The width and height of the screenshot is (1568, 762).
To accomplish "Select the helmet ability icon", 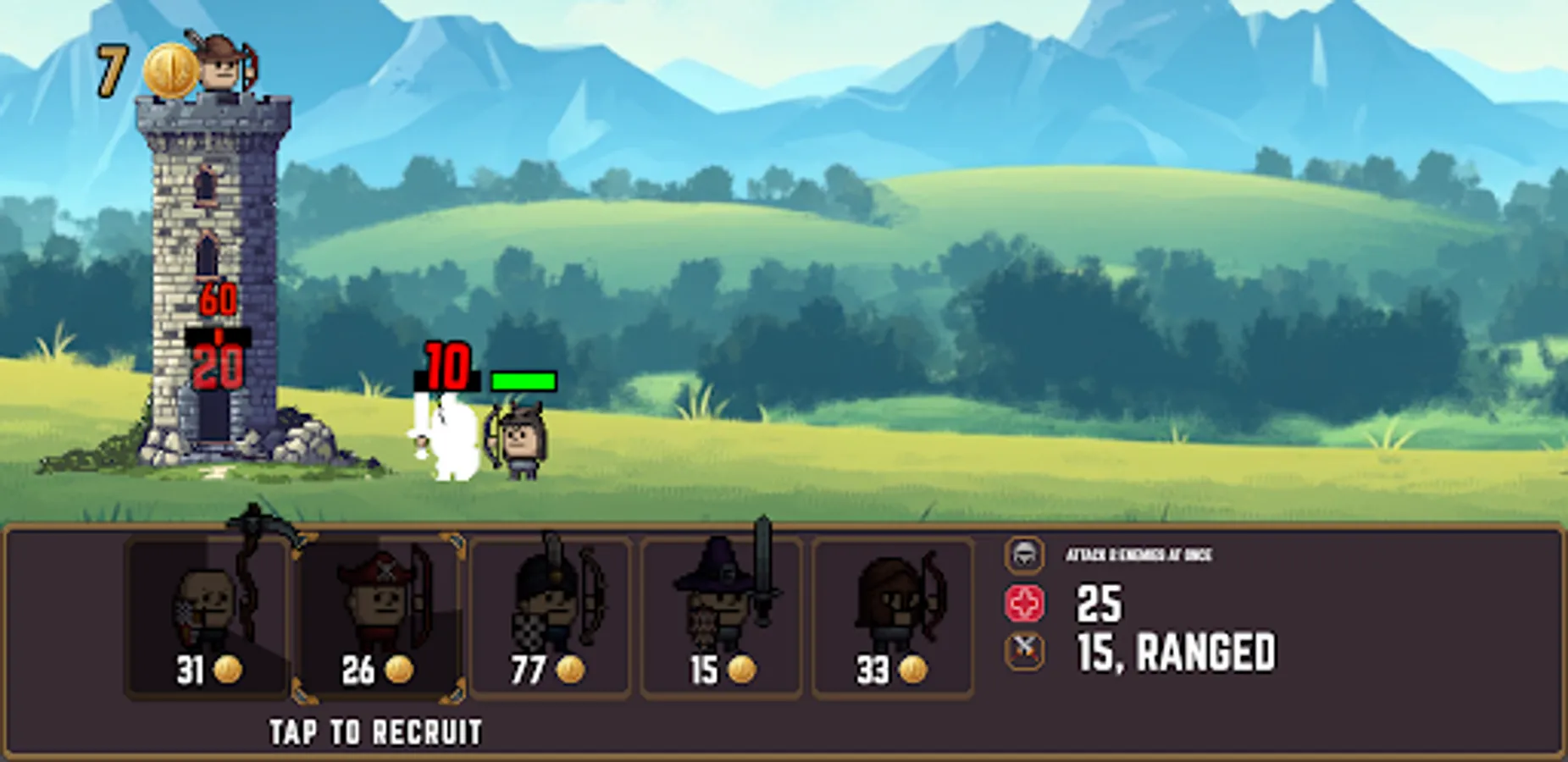I will point(1027,557).
